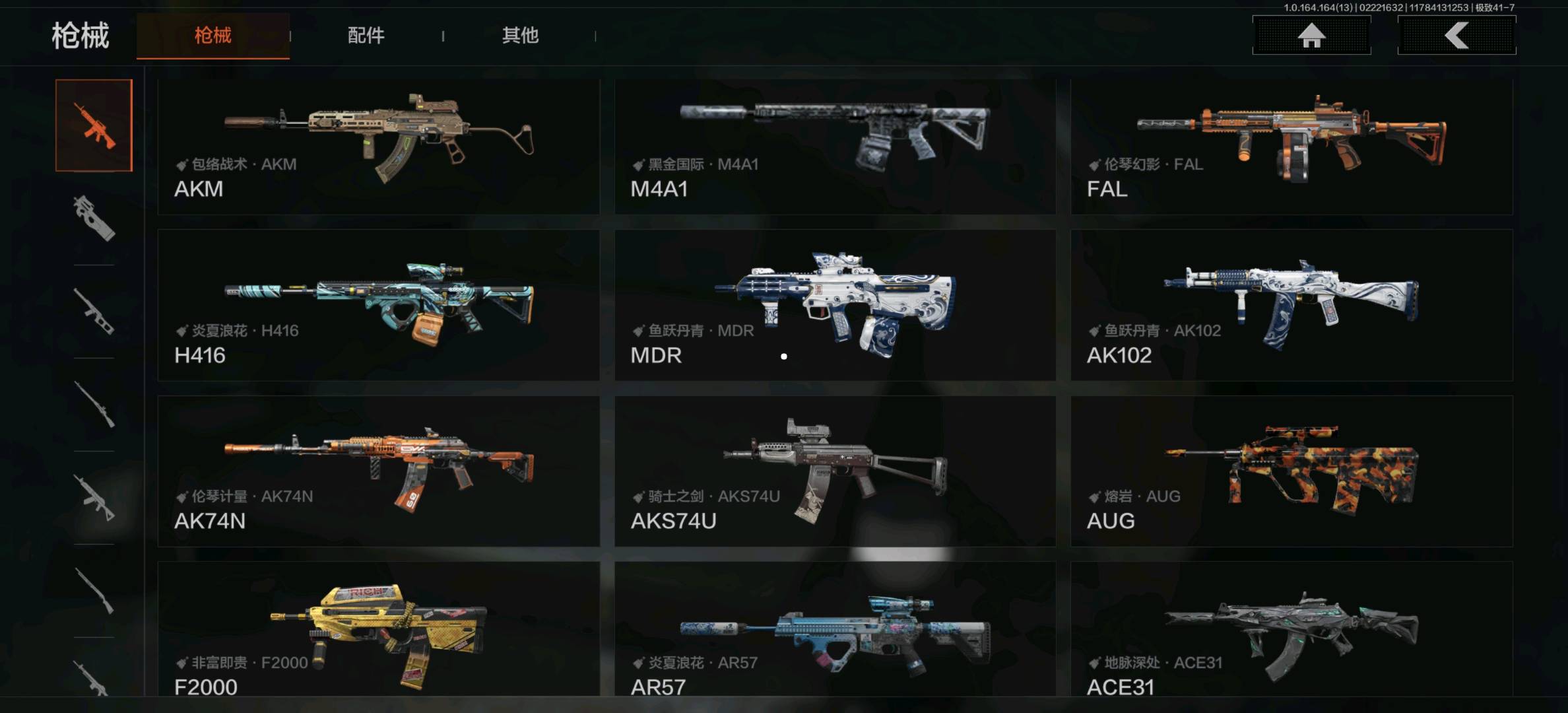
Task: Choose the AKM rifle card
Action: point(378,147)
